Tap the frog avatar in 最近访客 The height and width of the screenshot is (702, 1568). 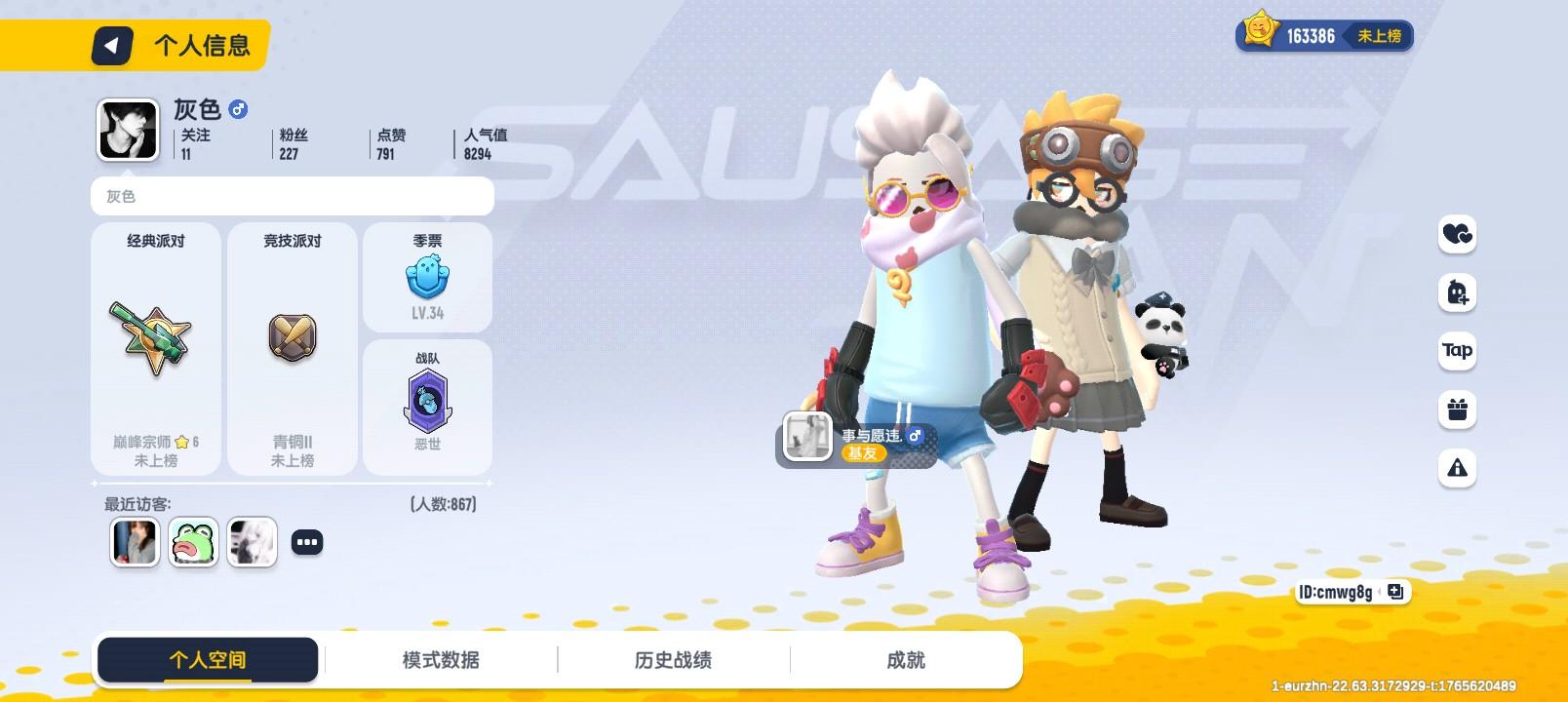pos(193,542)
